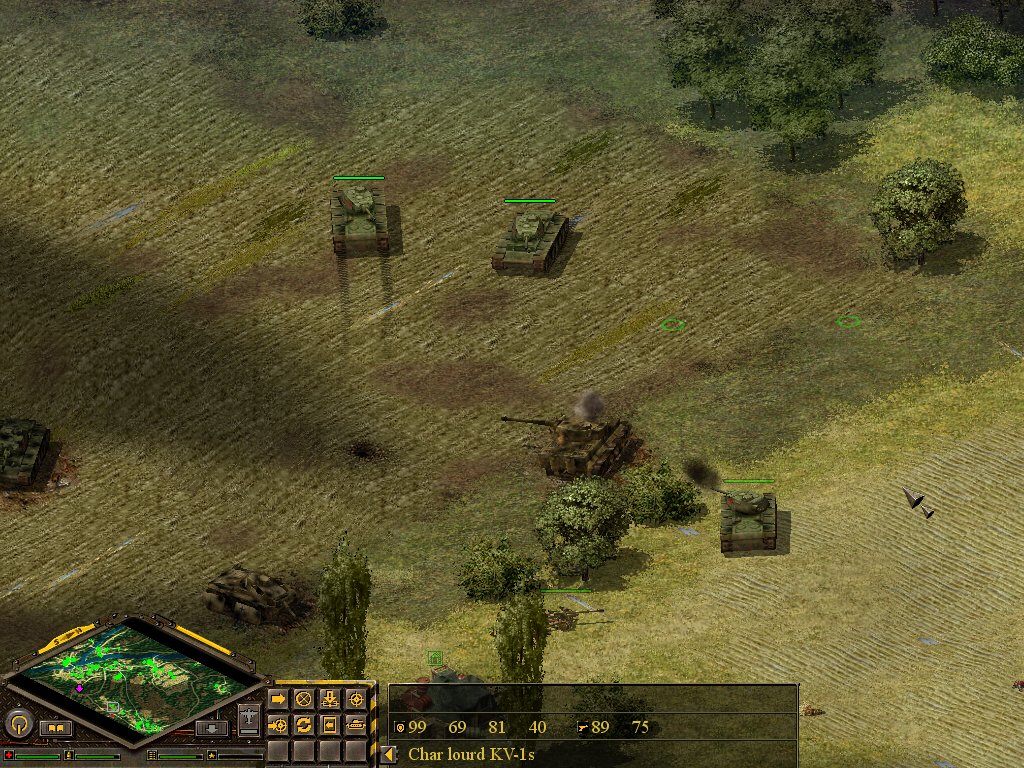This screenshot has height=768, width=1024.
Task: Click the down-arrow button below the minimap
Action: (x=211, y=728)
